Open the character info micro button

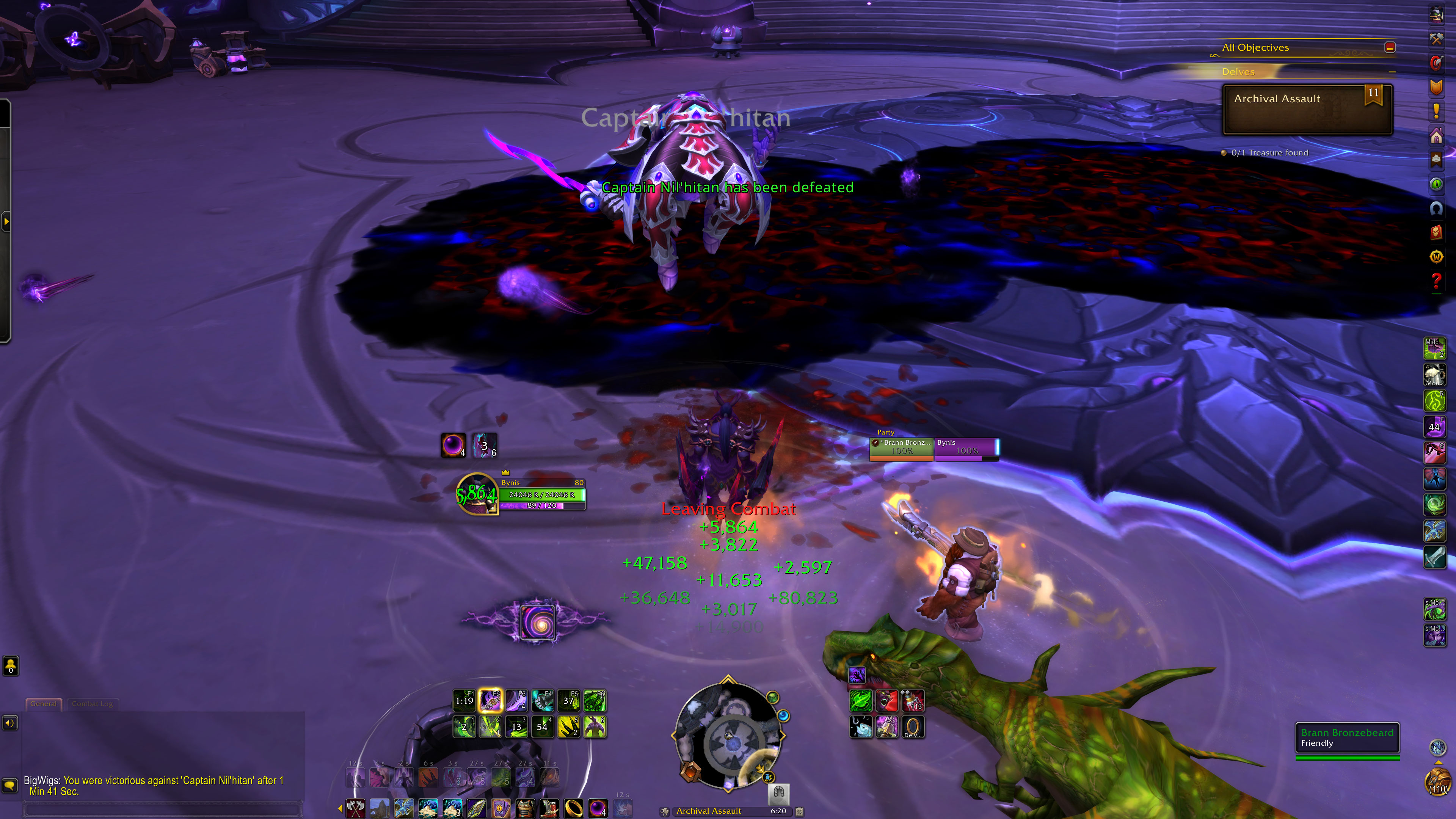[x=1436, y=14]
